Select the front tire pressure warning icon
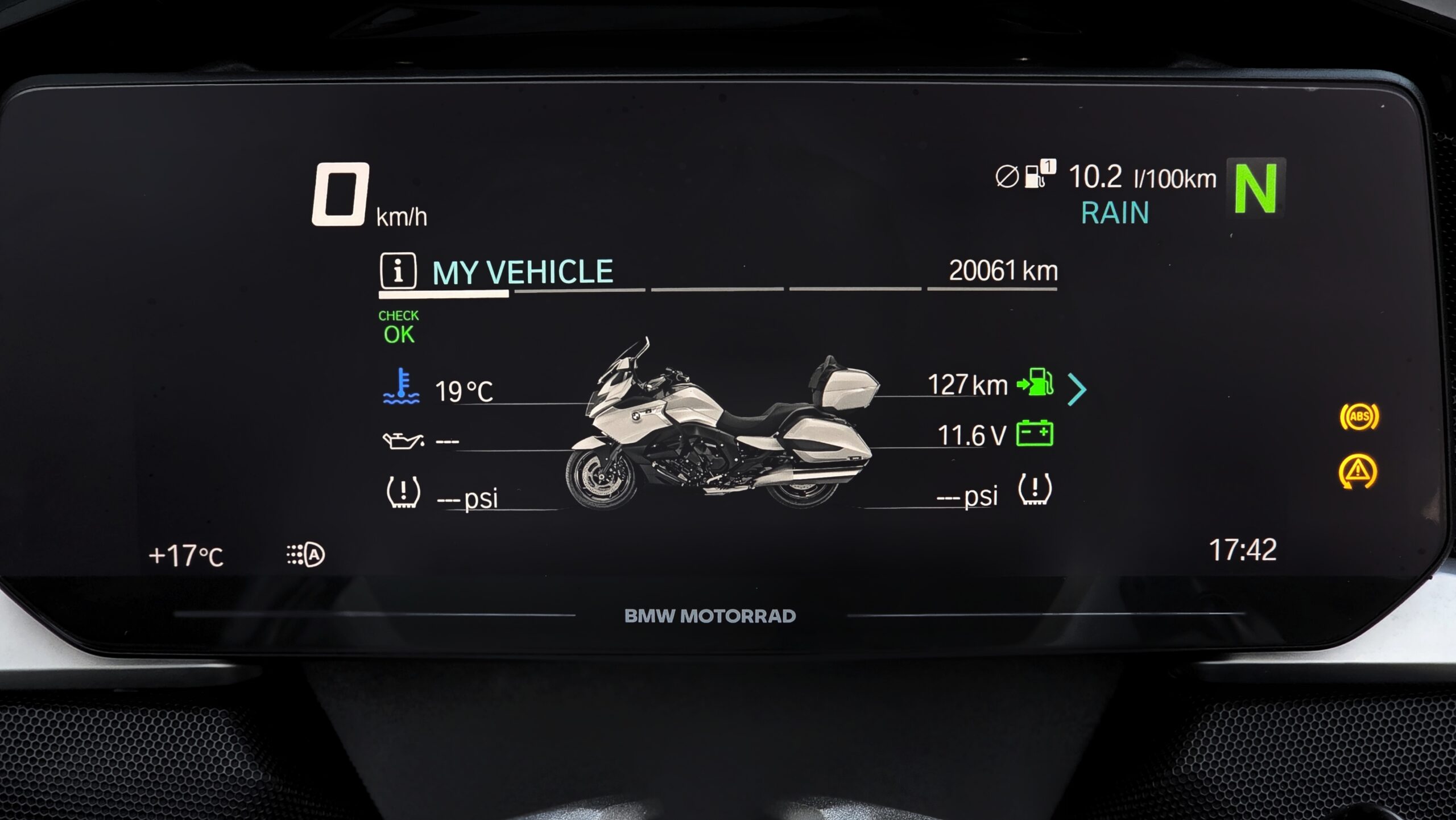This screenshot has height=820, width=1456. point(403,492)
